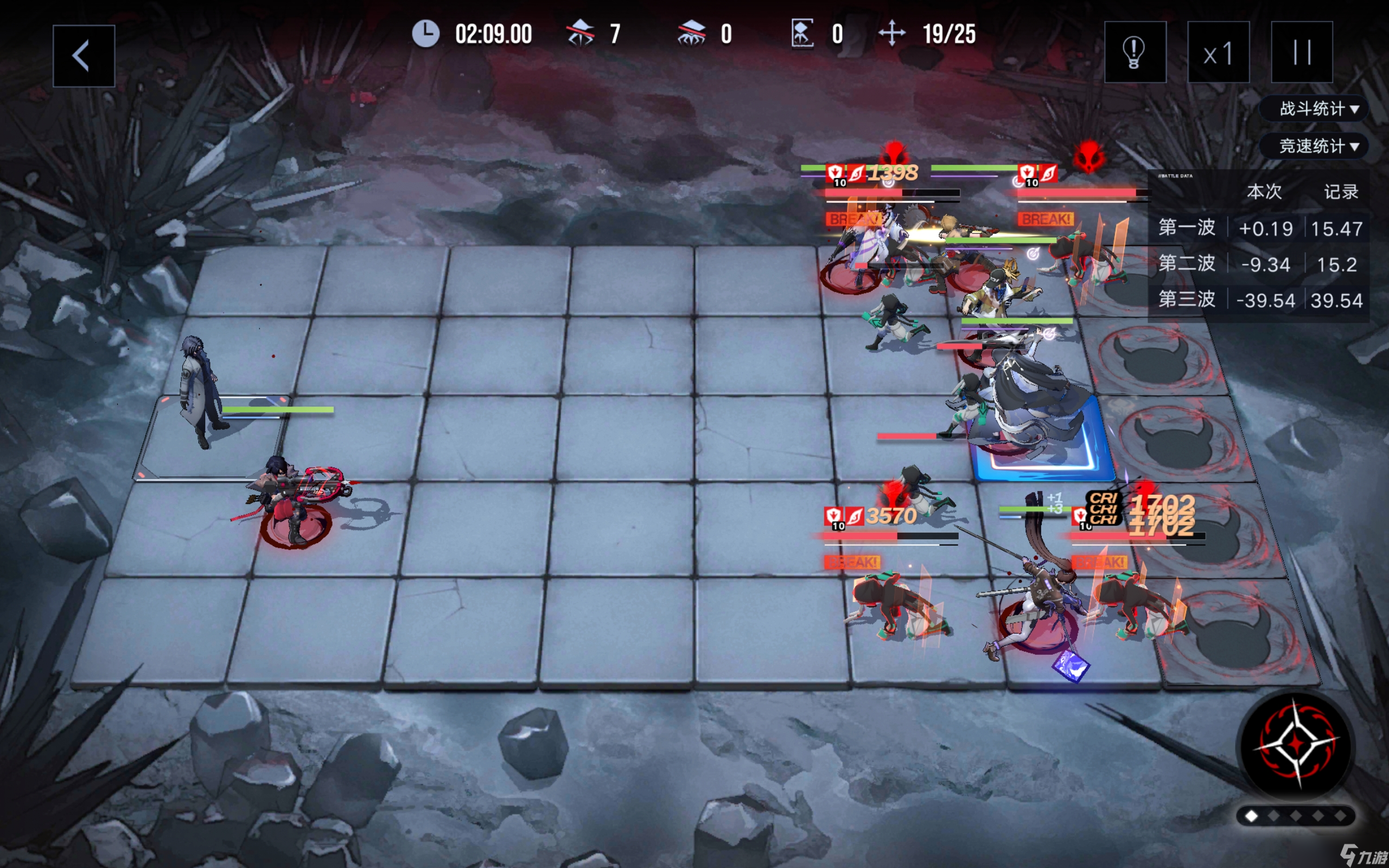
Task: Open the lightbulb hint button
Action: 1135,52
